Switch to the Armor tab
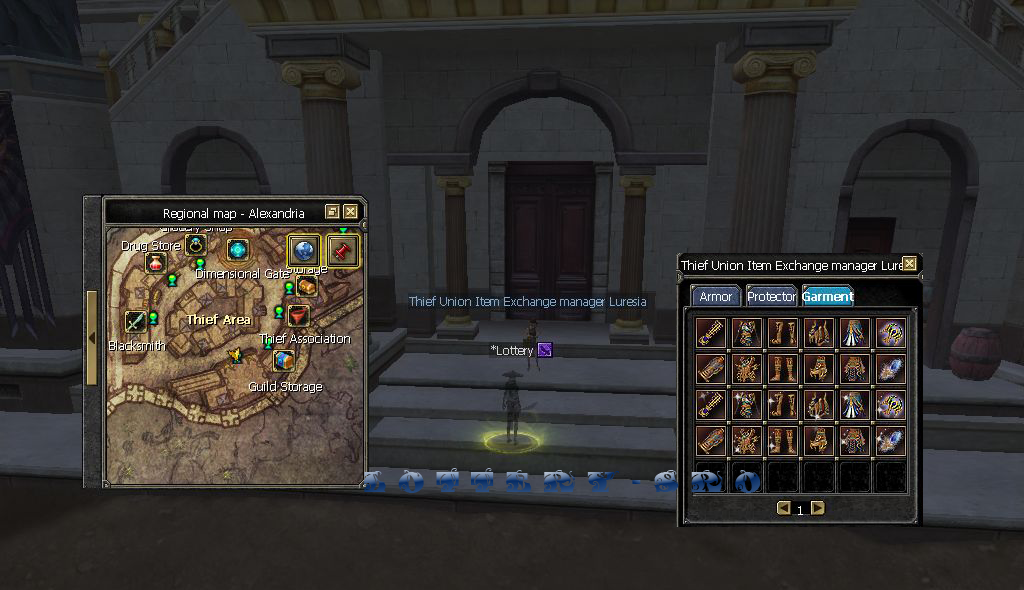Screen dimensions: 1024x590 point(716,297)
